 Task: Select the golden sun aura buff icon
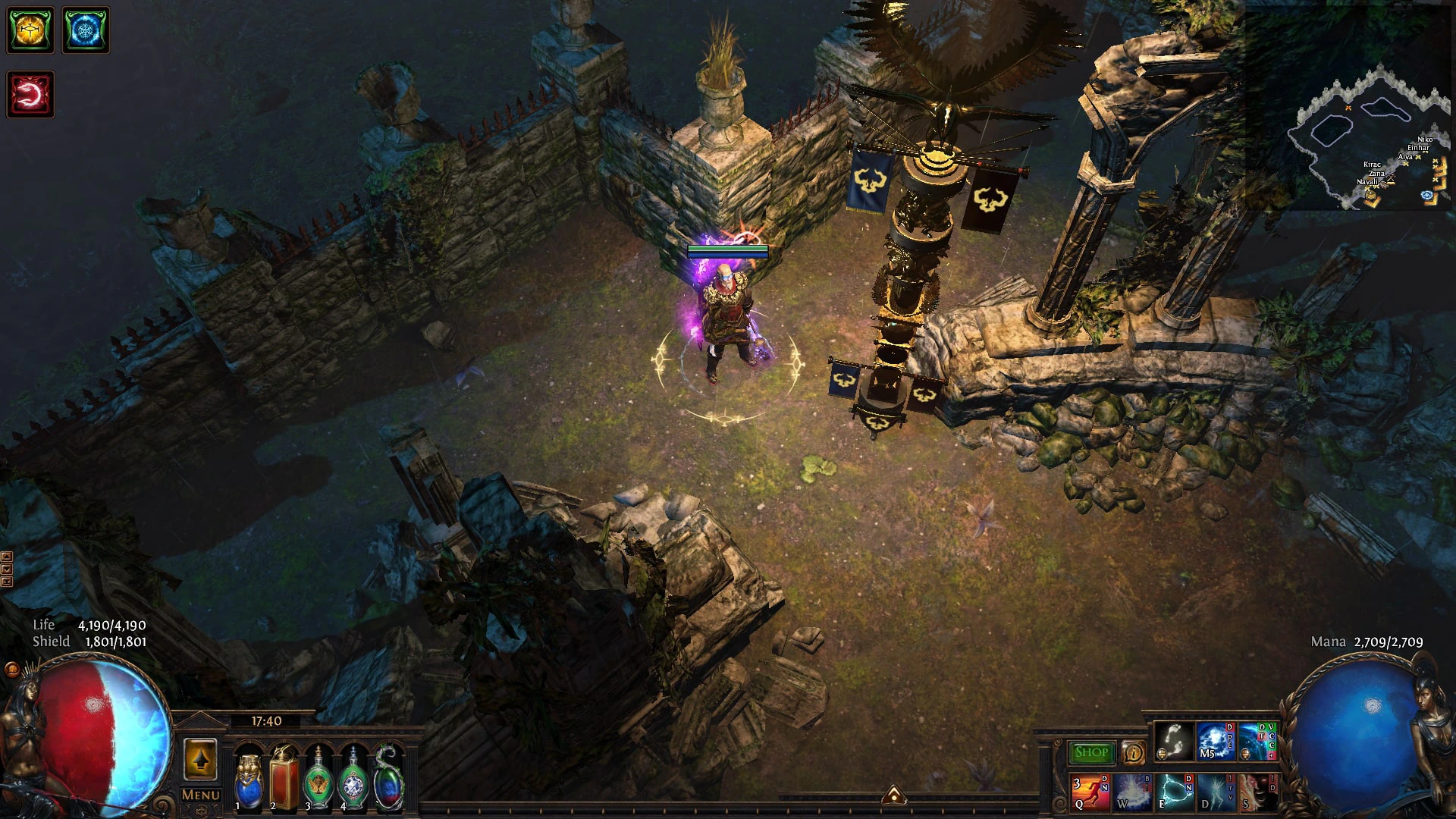(x=30, y=30)
